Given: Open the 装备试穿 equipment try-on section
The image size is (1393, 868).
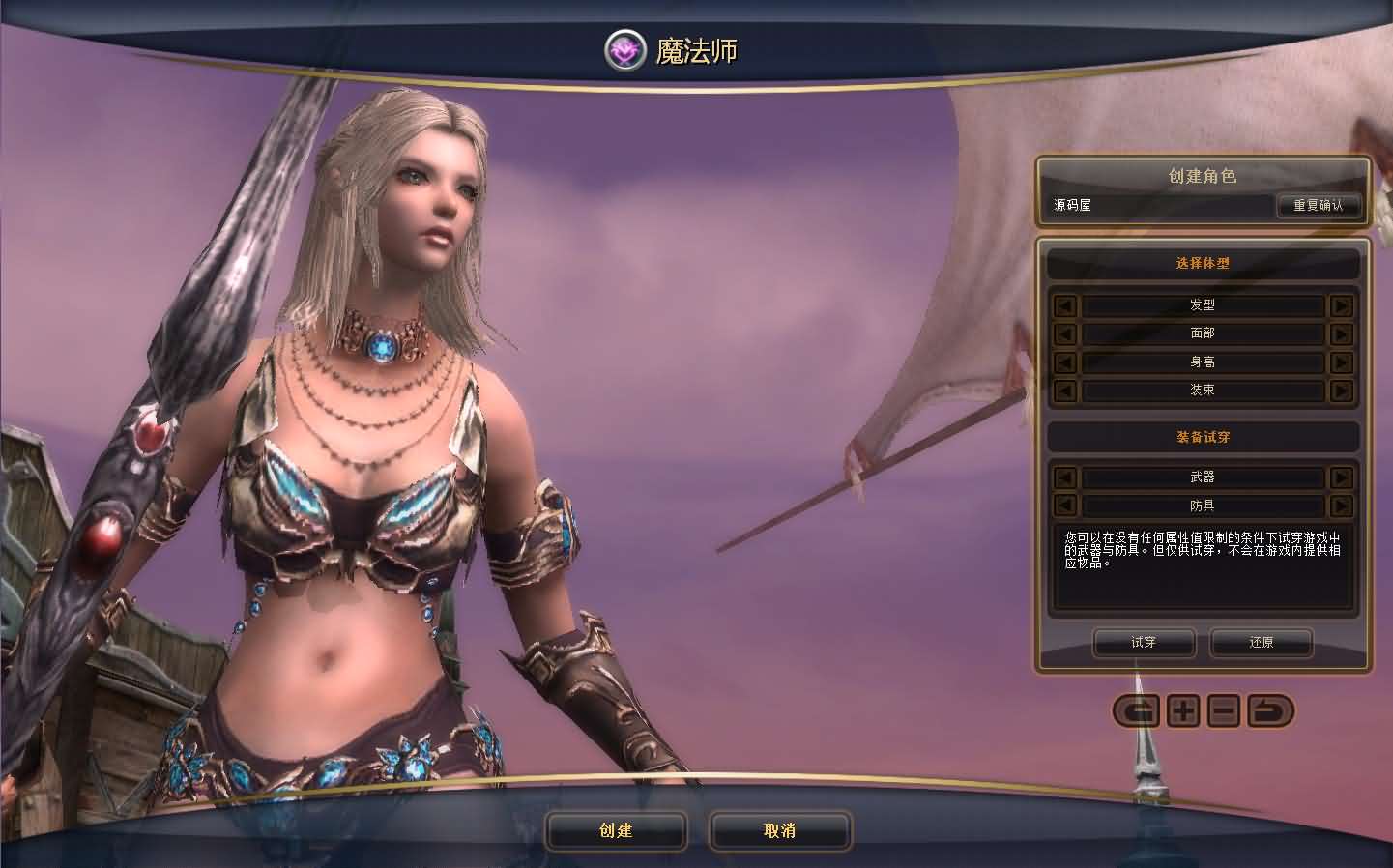Looking at the screenshot, I should coord(1203,437).
